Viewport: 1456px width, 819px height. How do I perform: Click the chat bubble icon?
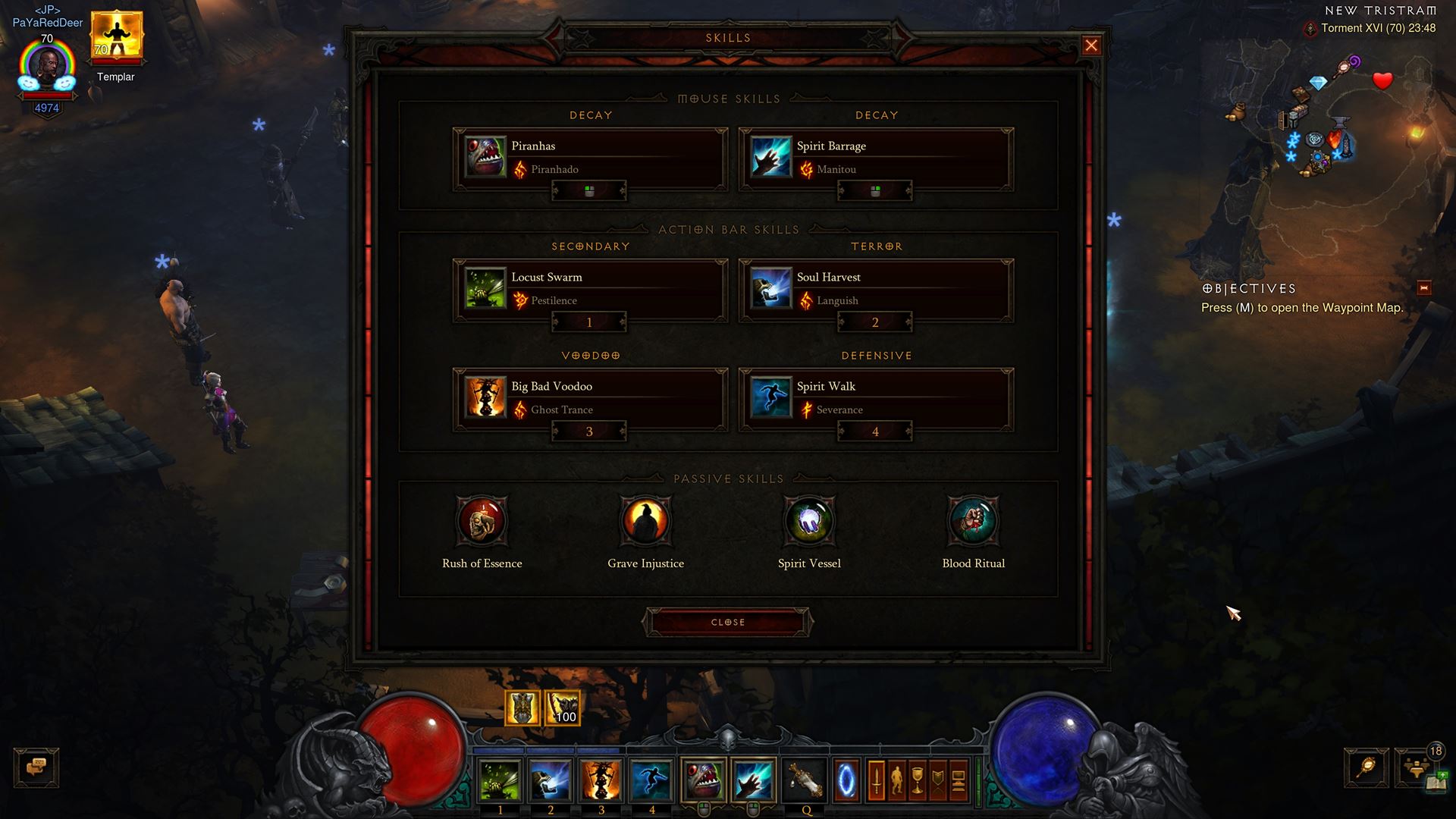pyautogui.click(x=36, y=767)
